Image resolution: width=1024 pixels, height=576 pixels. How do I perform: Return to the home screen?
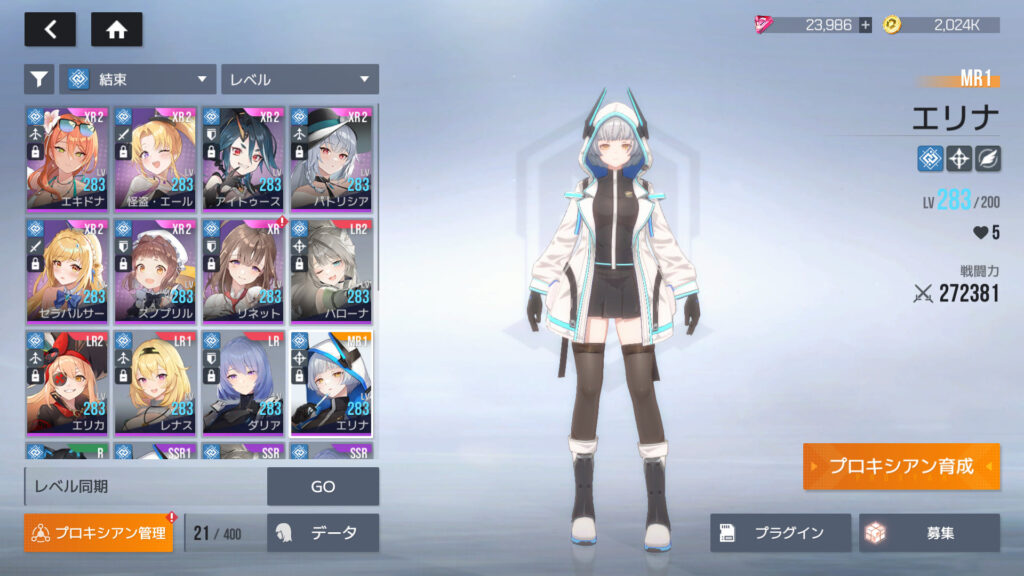click(116, 29)
